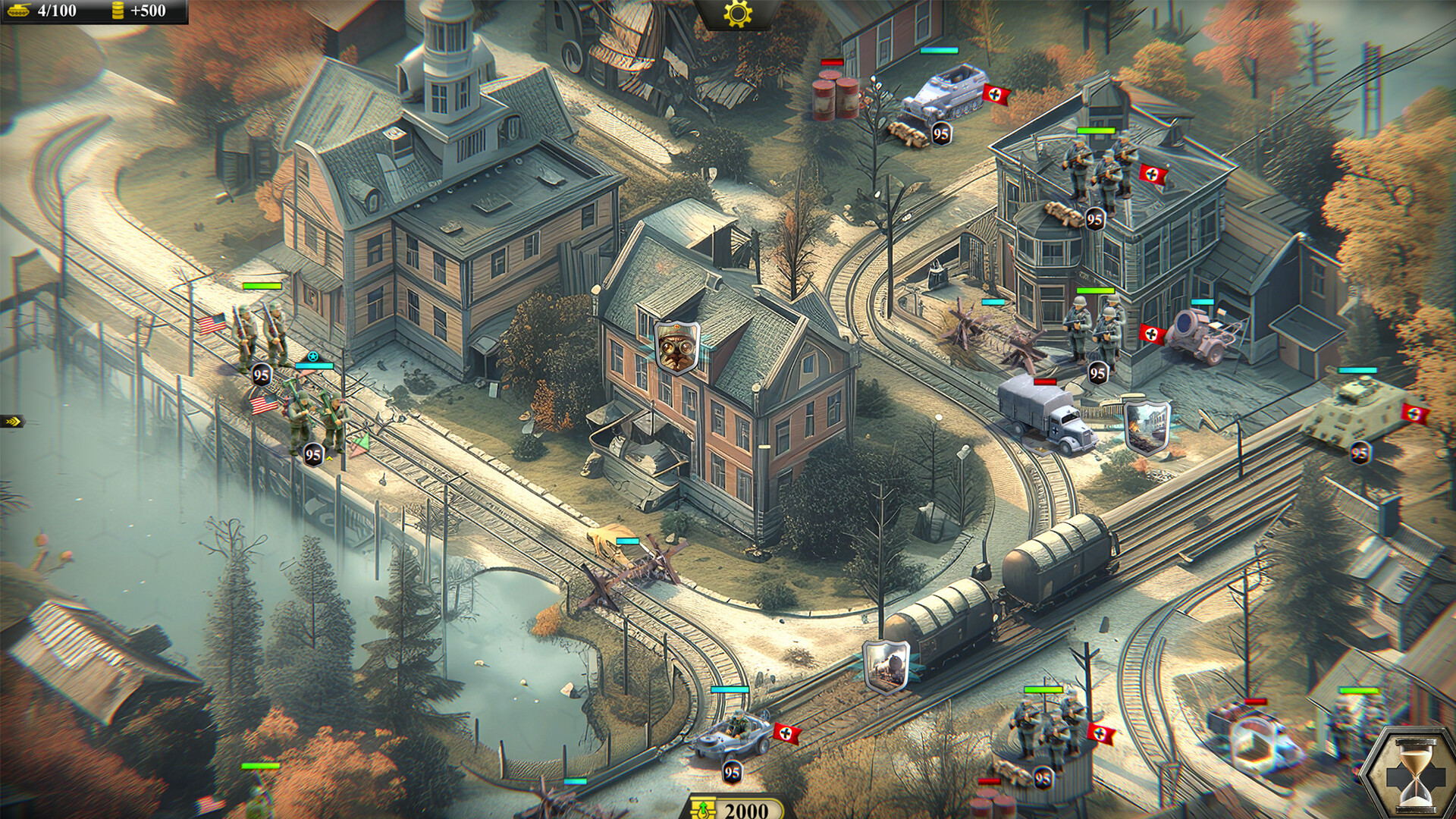Click the fuel barrel income icon
This screenshot has height=819, width=1456.
[x=118, y=11]
